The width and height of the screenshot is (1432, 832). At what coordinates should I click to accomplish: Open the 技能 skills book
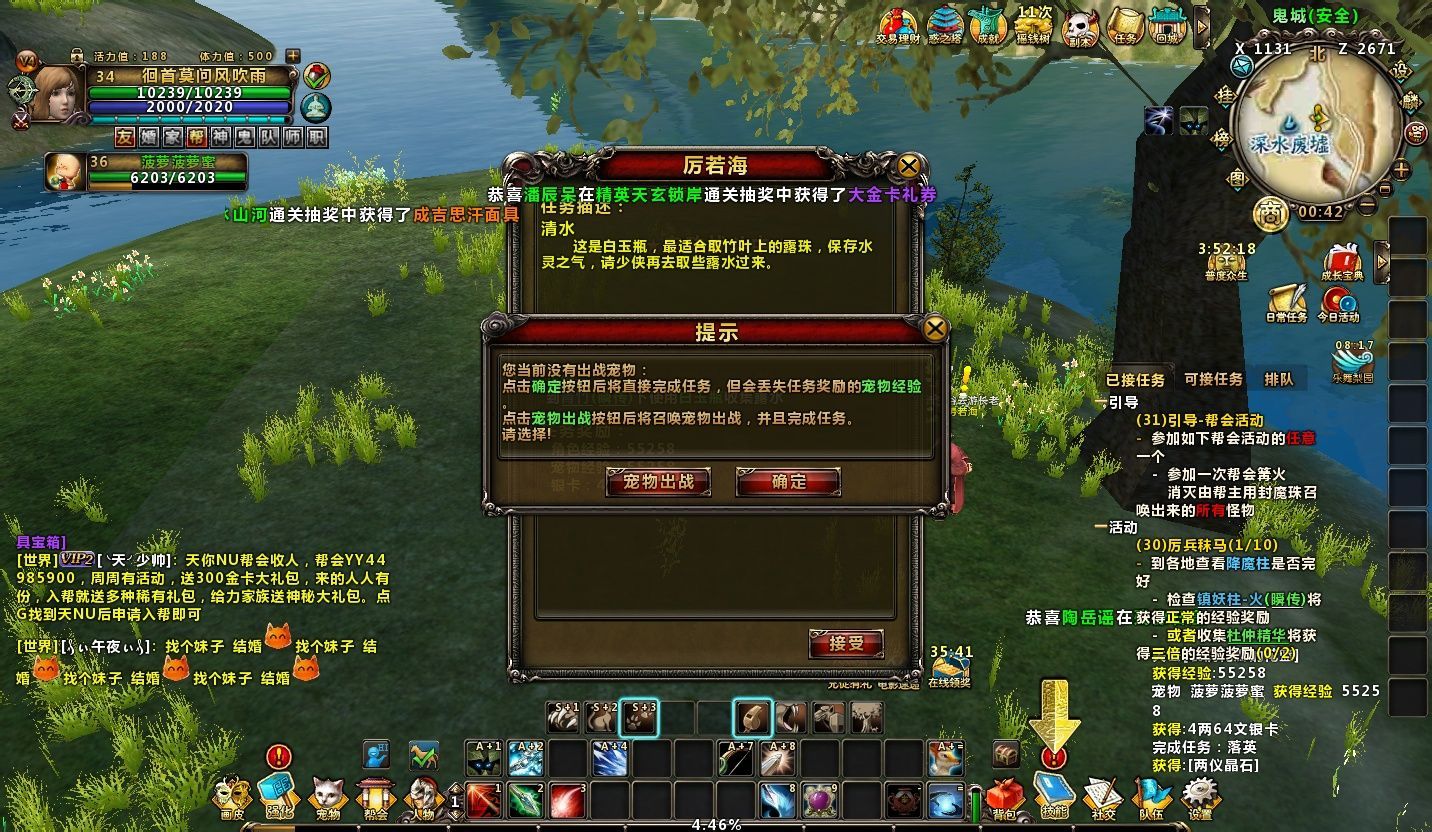pos(1053,797)
